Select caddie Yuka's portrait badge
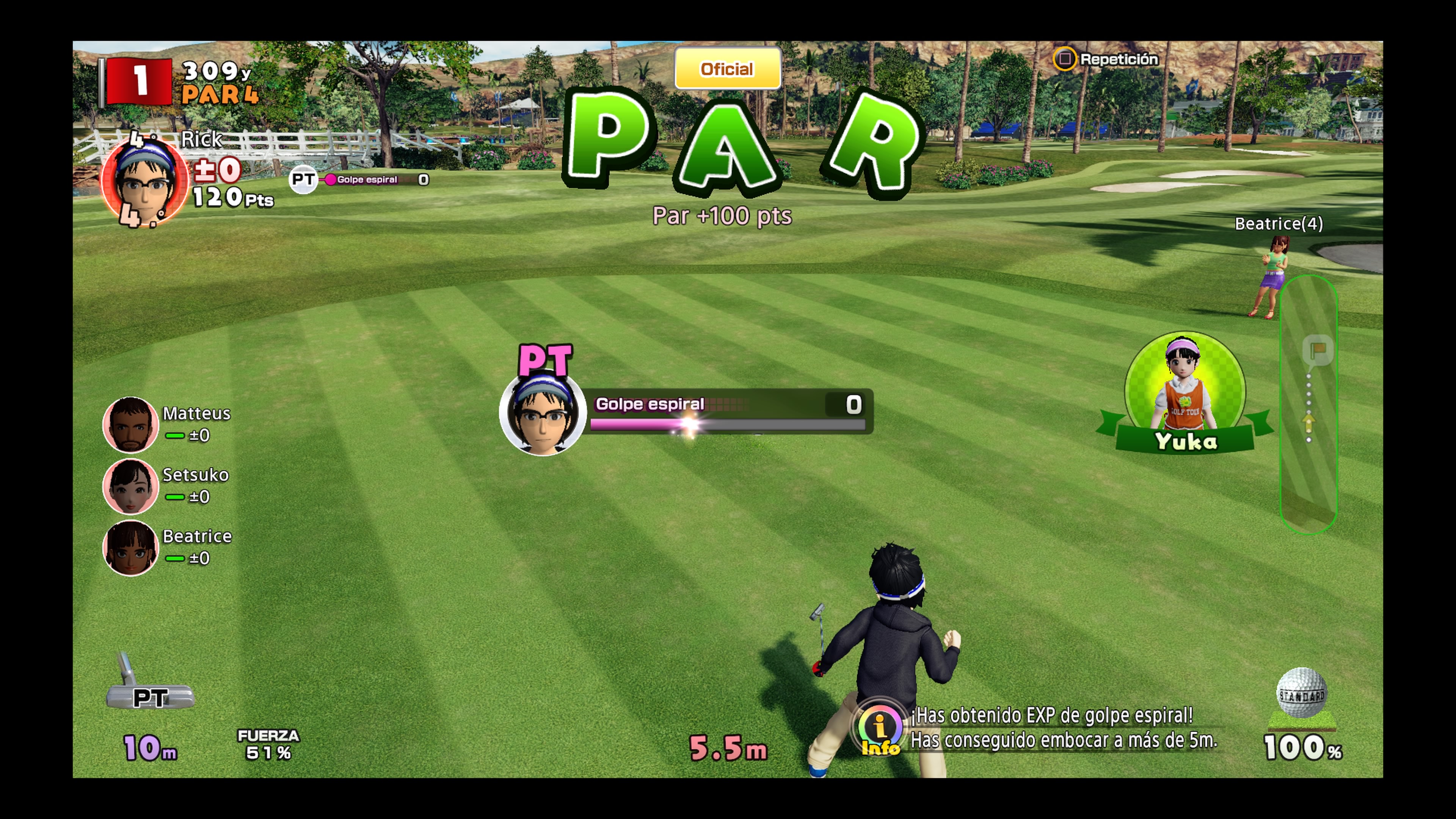Viewport: 1456px width, 819px height. 1185,392
